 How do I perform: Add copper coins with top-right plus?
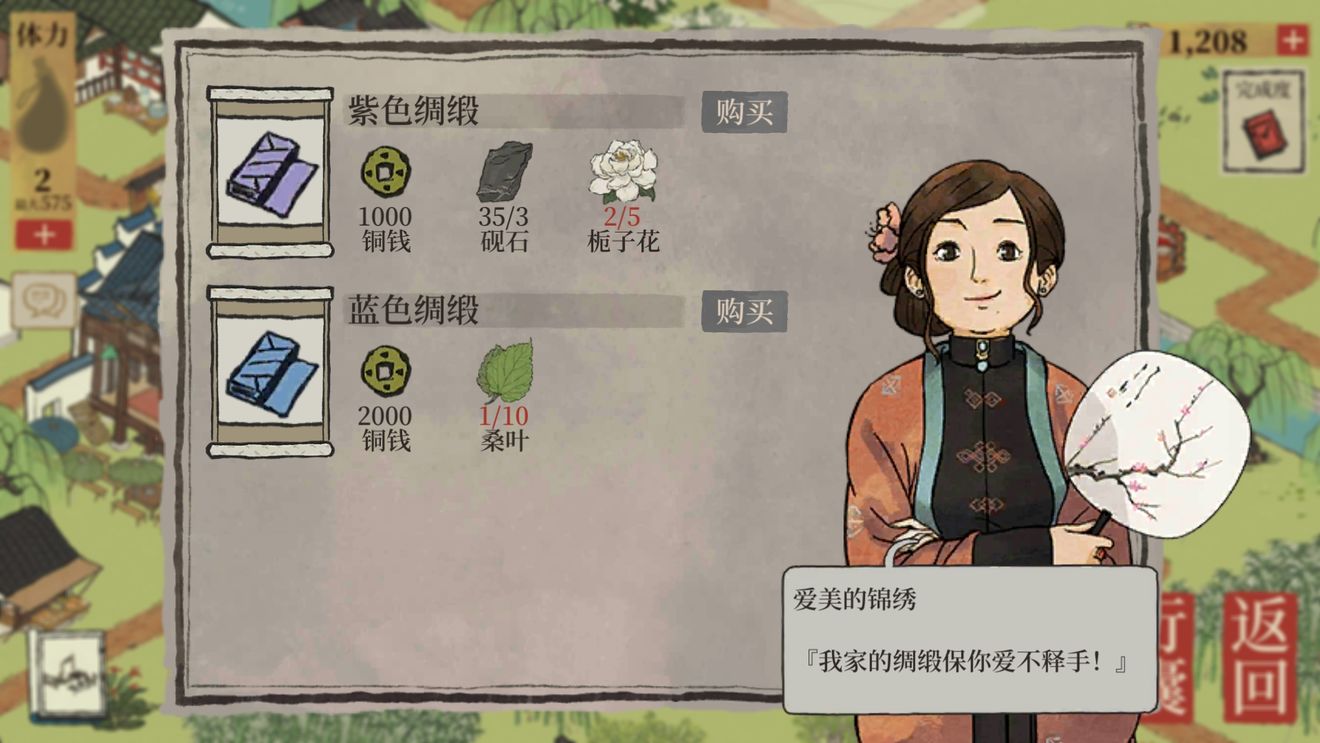click(1292, 41)
